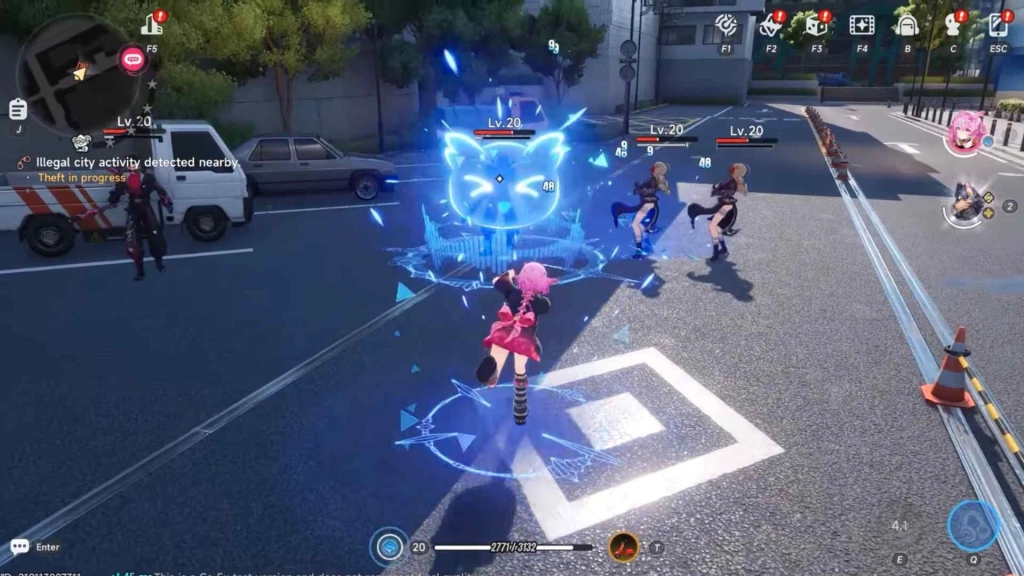Open the target compass menu icon
This screenshot has height=576, width=1024.
(x=726, y=25)
